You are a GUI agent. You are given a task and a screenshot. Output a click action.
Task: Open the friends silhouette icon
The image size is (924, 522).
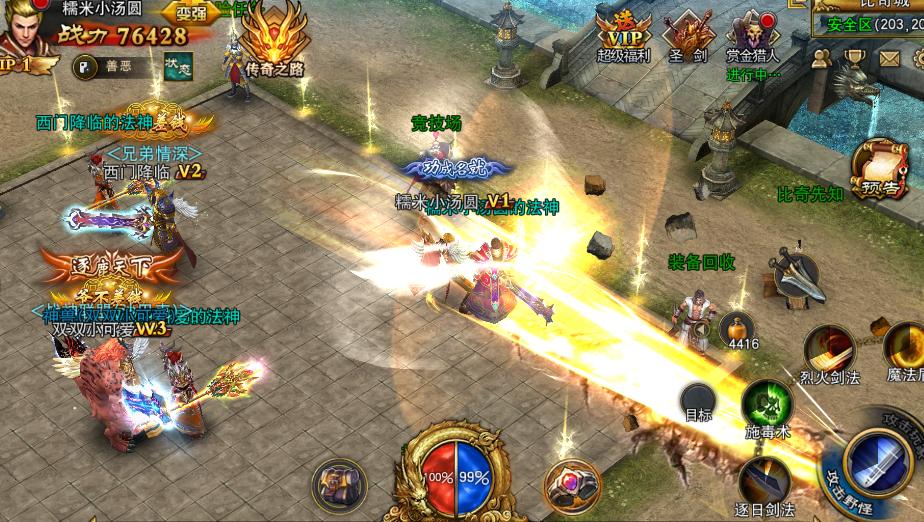click(823, 58)
